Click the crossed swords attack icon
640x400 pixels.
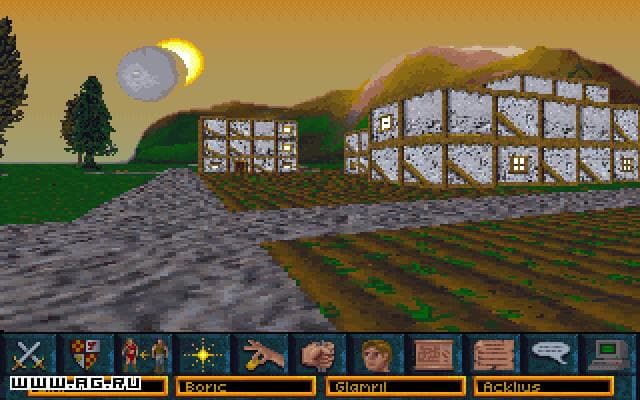click(x=30, y=352)
